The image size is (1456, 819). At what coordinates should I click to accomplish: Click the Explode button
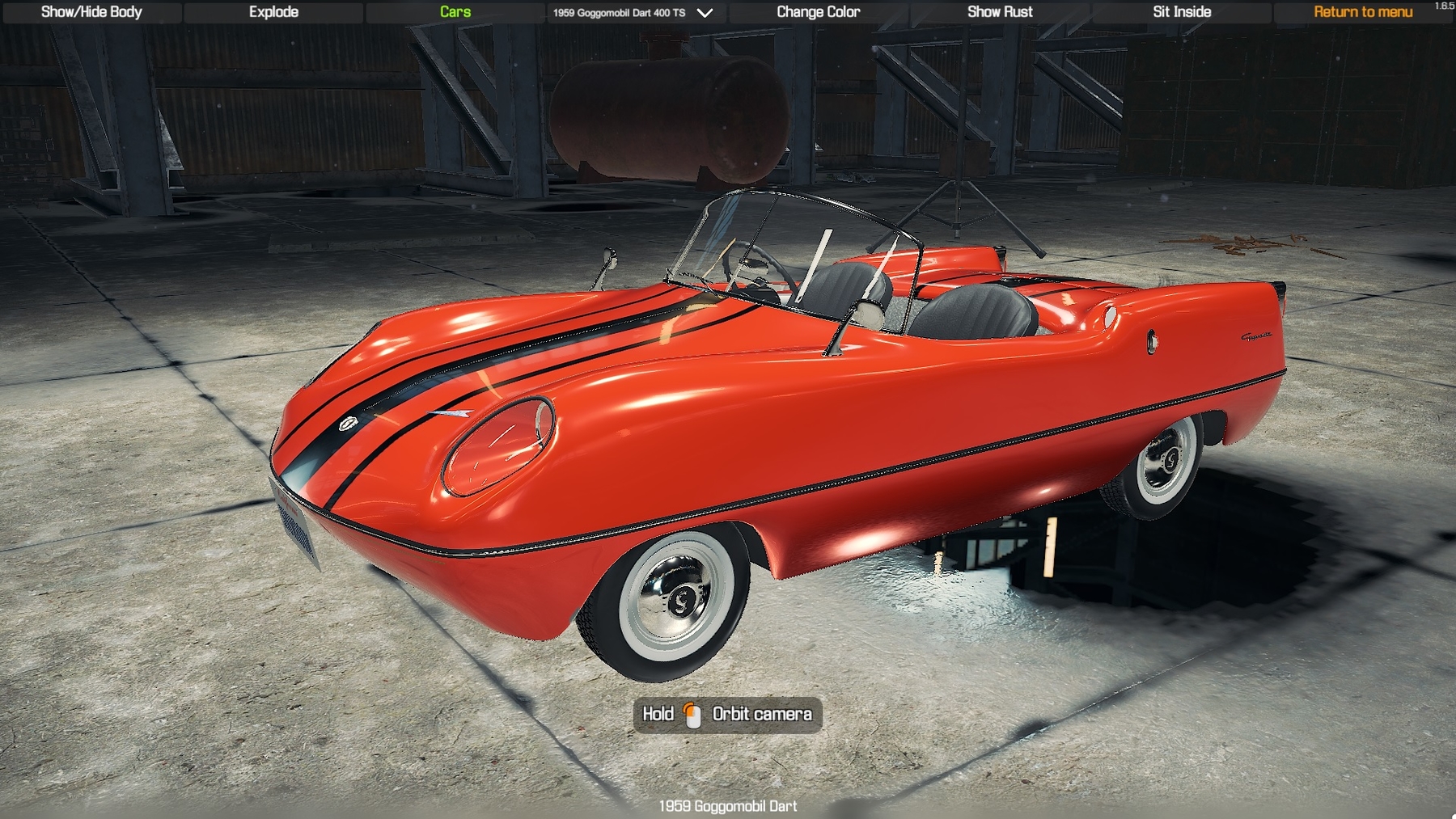273,12
